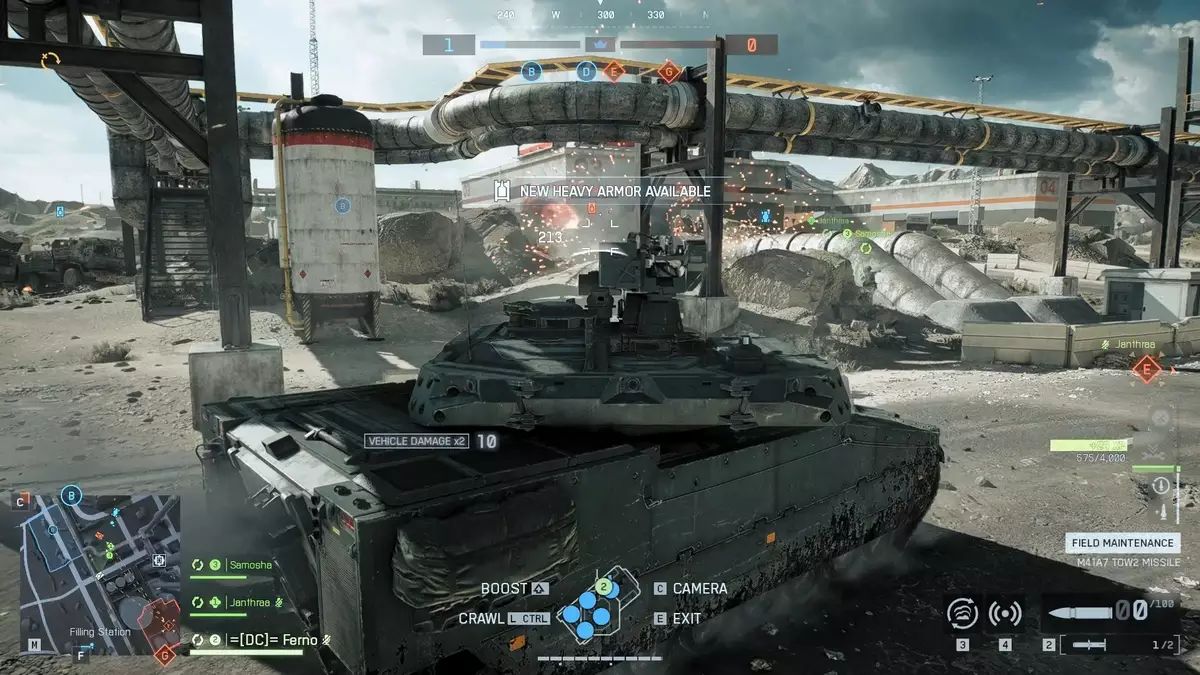Screen dimensions: 1200x675
Task: Open the minimap showing Filling Station
Action: tap(100, 573)
